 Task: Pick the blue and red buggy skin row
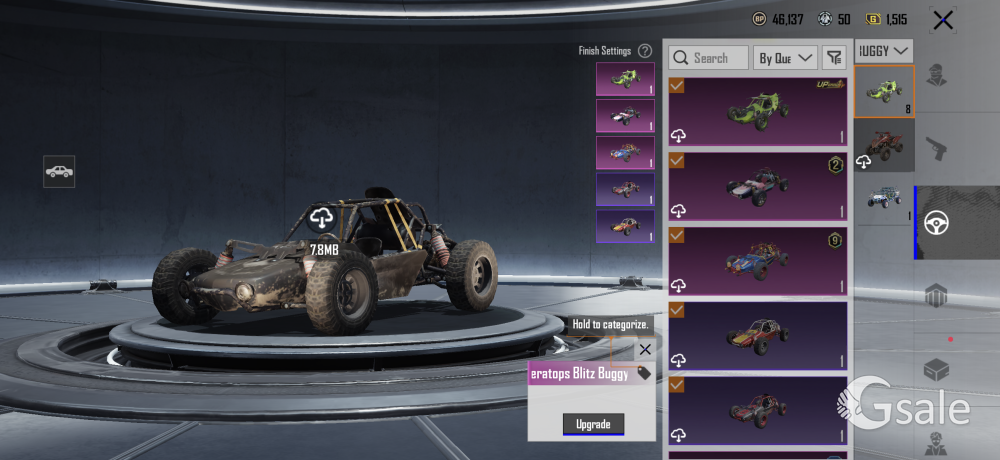[757, 259]
